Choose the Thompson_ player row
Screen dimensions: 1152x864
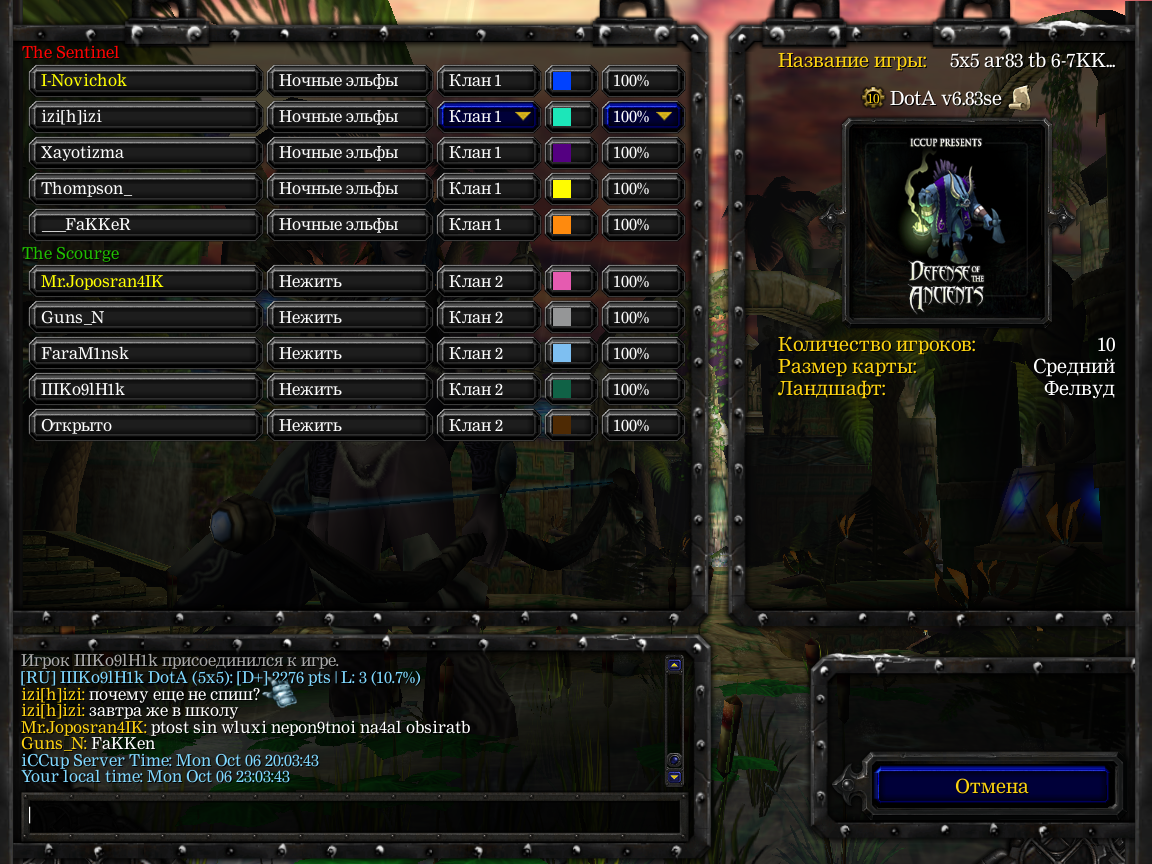[x=145, y=189]
